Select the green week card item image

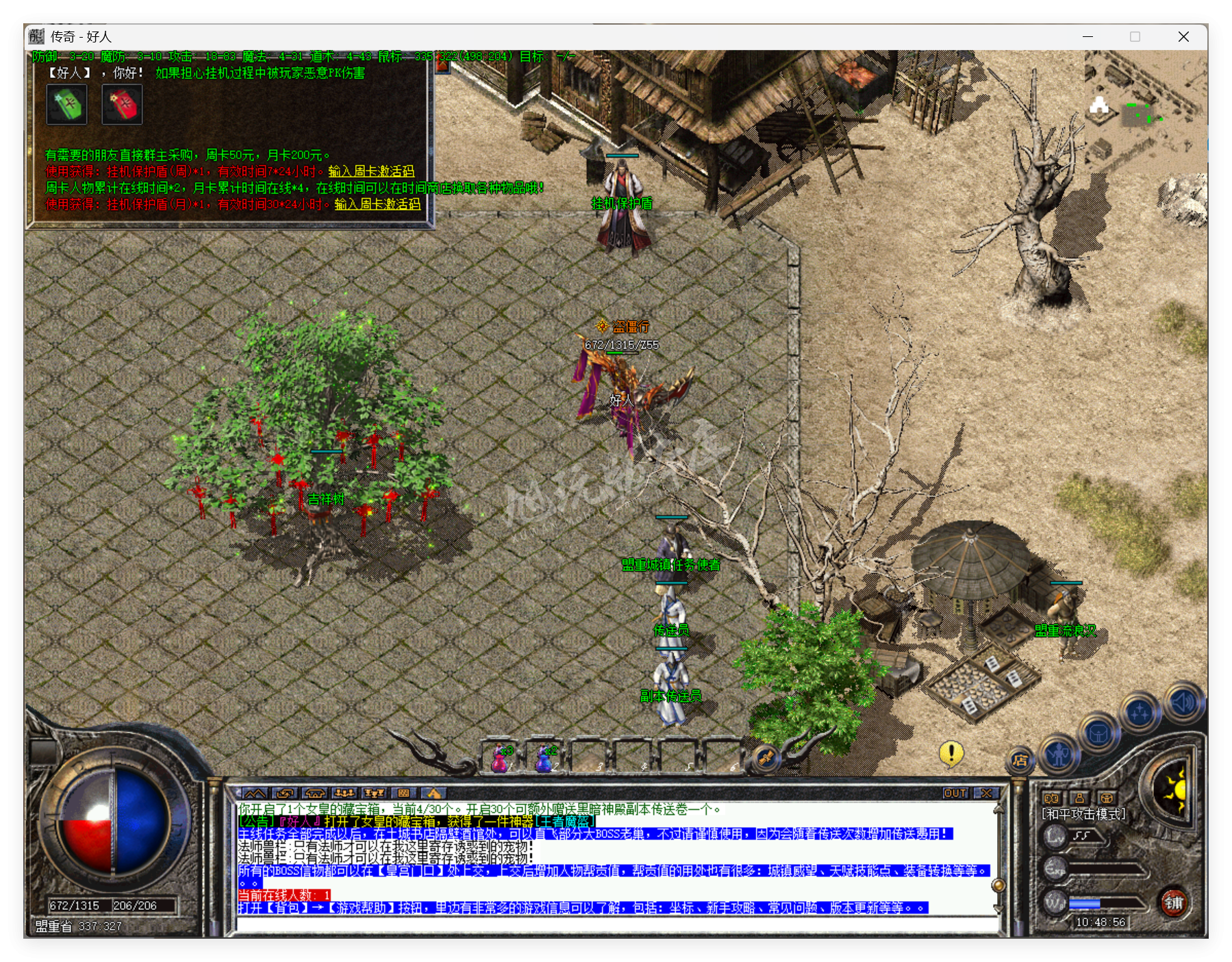[67, 104]
